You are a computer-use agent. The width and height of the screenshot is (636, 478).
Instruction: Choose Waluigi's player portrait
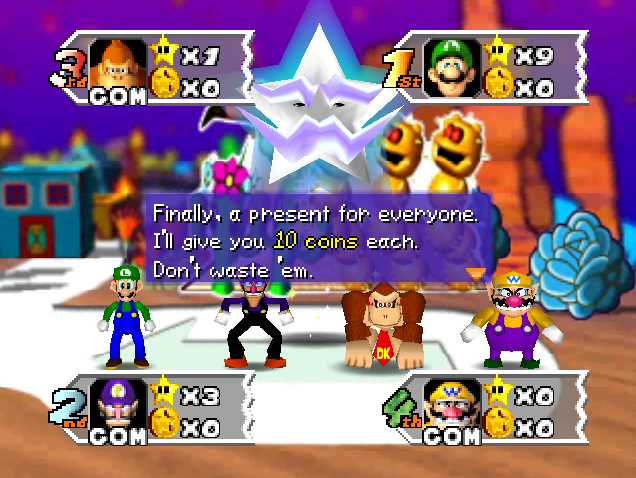coord(116,407)
